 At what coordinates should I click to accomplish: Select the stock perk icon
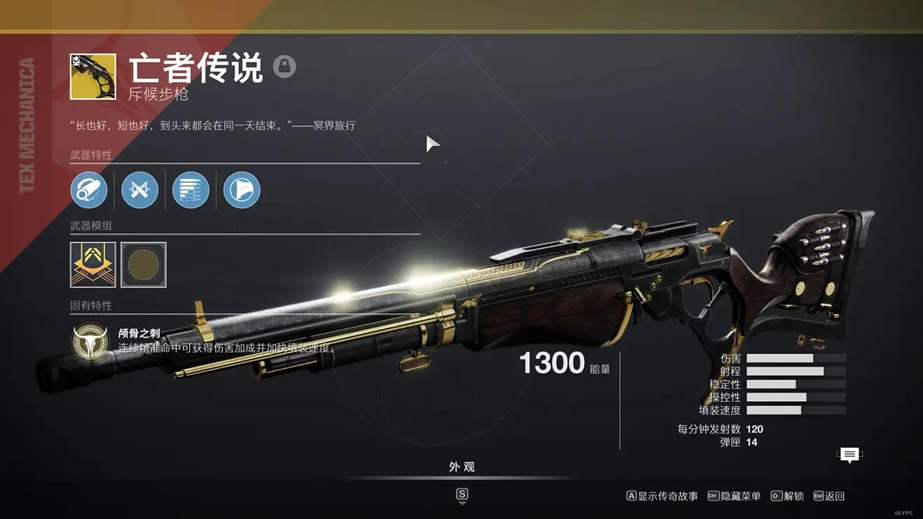[242, 190]
